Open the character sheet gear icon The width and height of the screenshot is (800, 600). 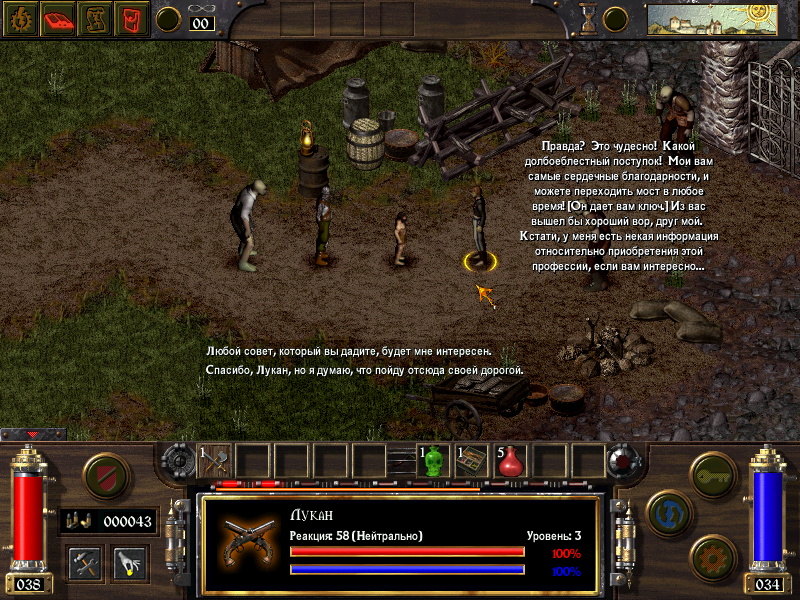[x=18, y=19]
